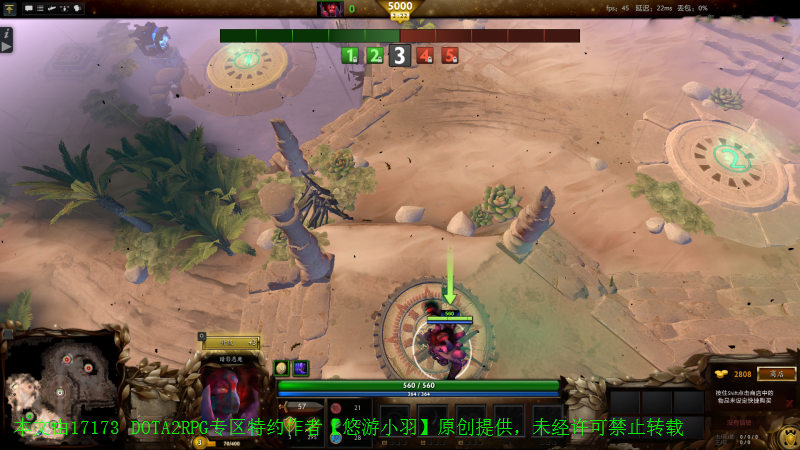This screenshot has width=800, height=450.
Task: Click the green number 1 point marker
Action: coord(350,56)
